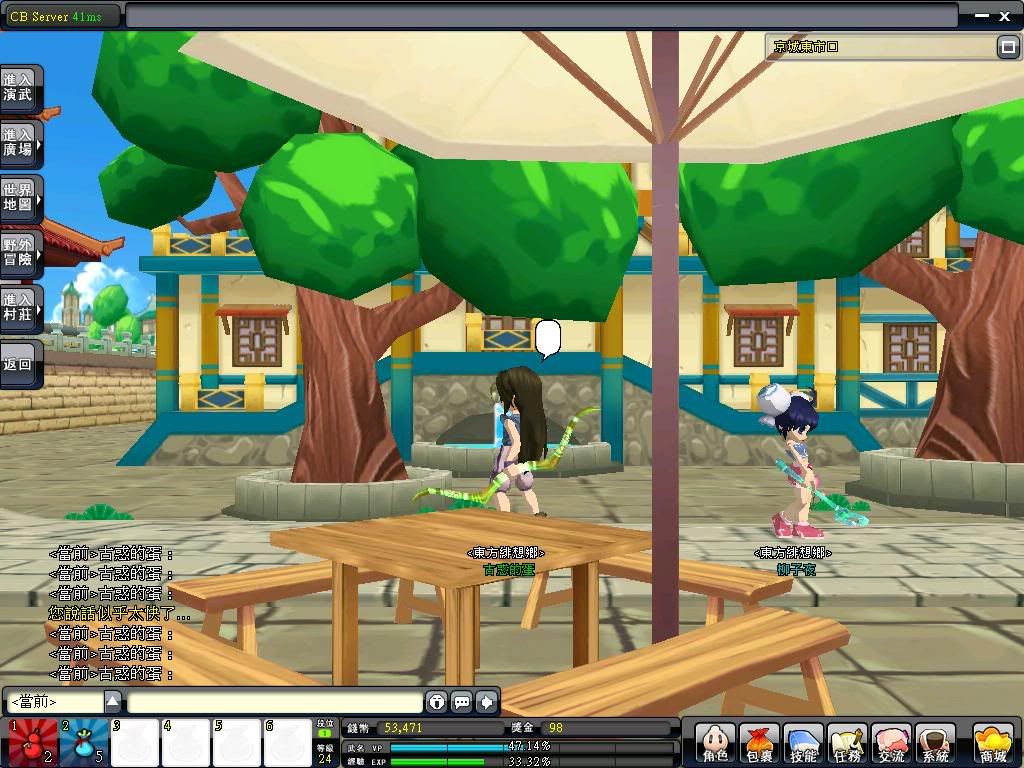
Task: Choose 進入村莊 to enter village
Action: pyautogui.click(x=20, y=307)
